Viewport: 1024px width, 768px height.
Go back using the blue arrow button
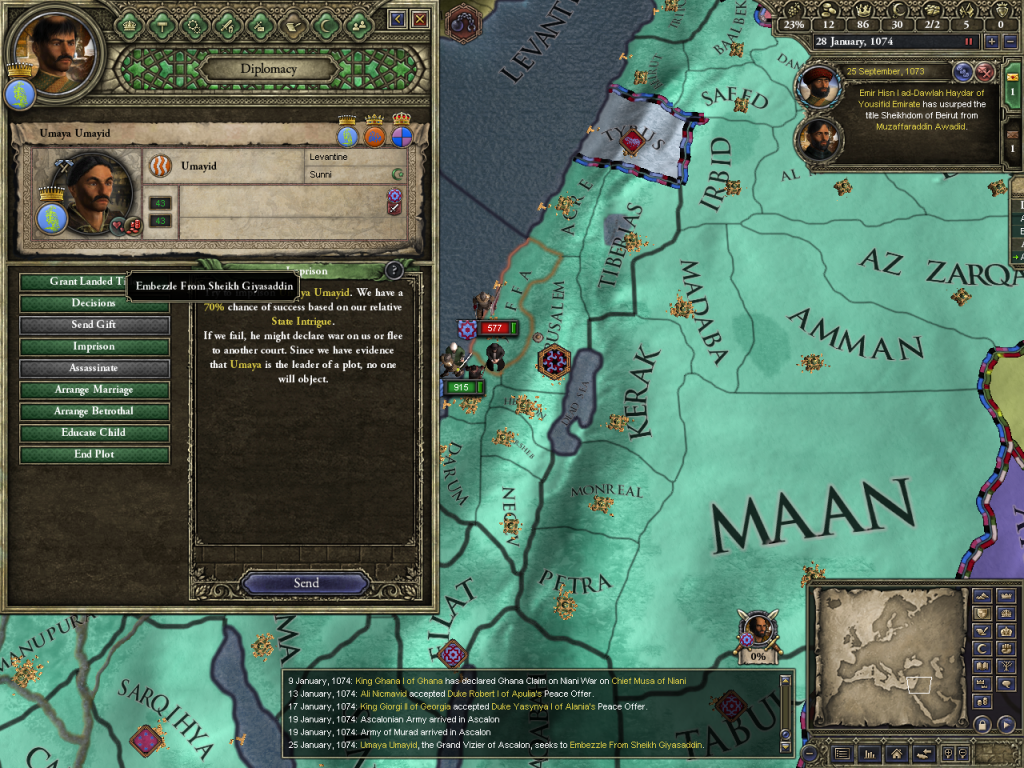click(398, 19)
